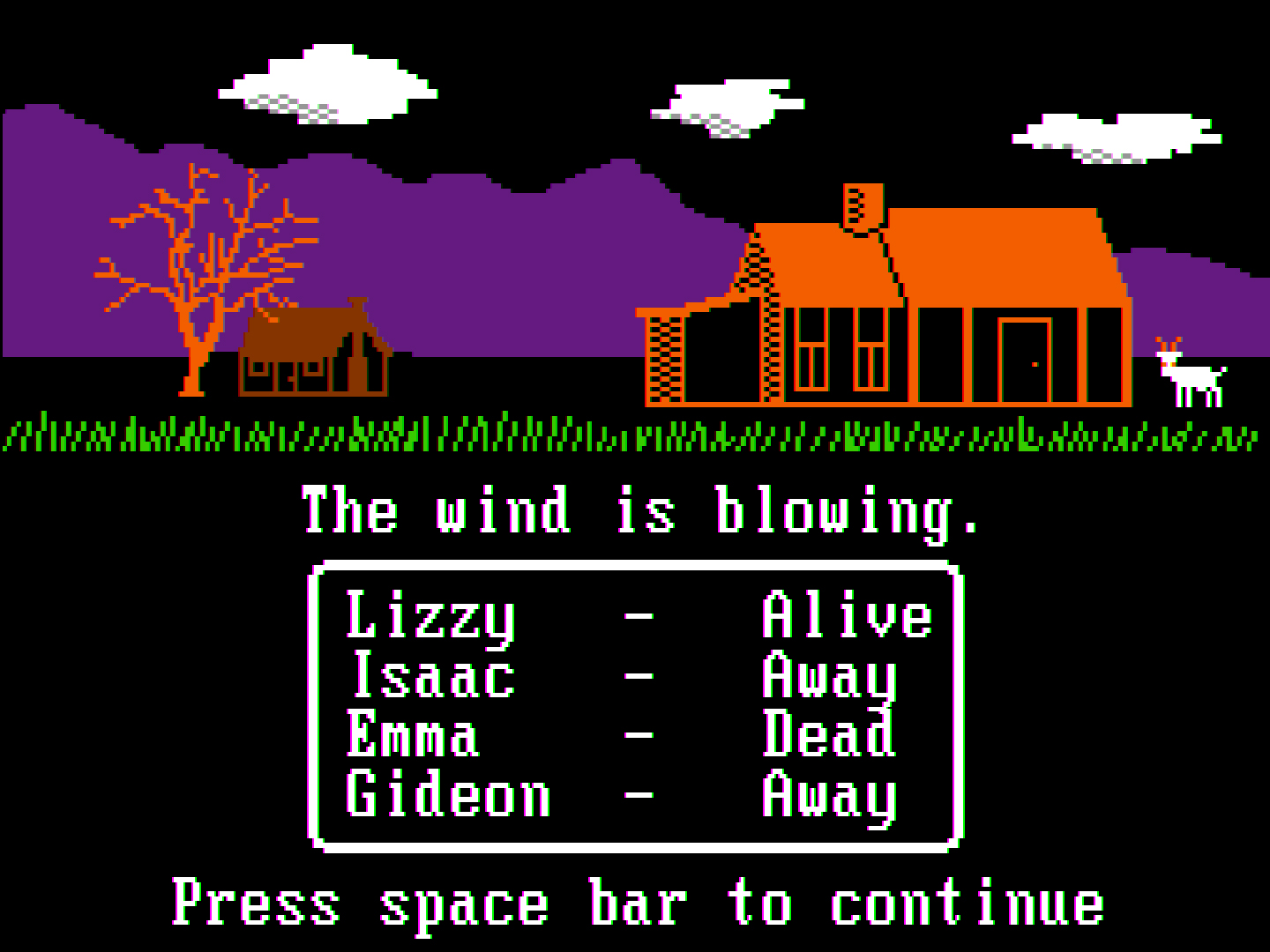
Task: Click the chimney on the large farmhouse
Action: 863,203
